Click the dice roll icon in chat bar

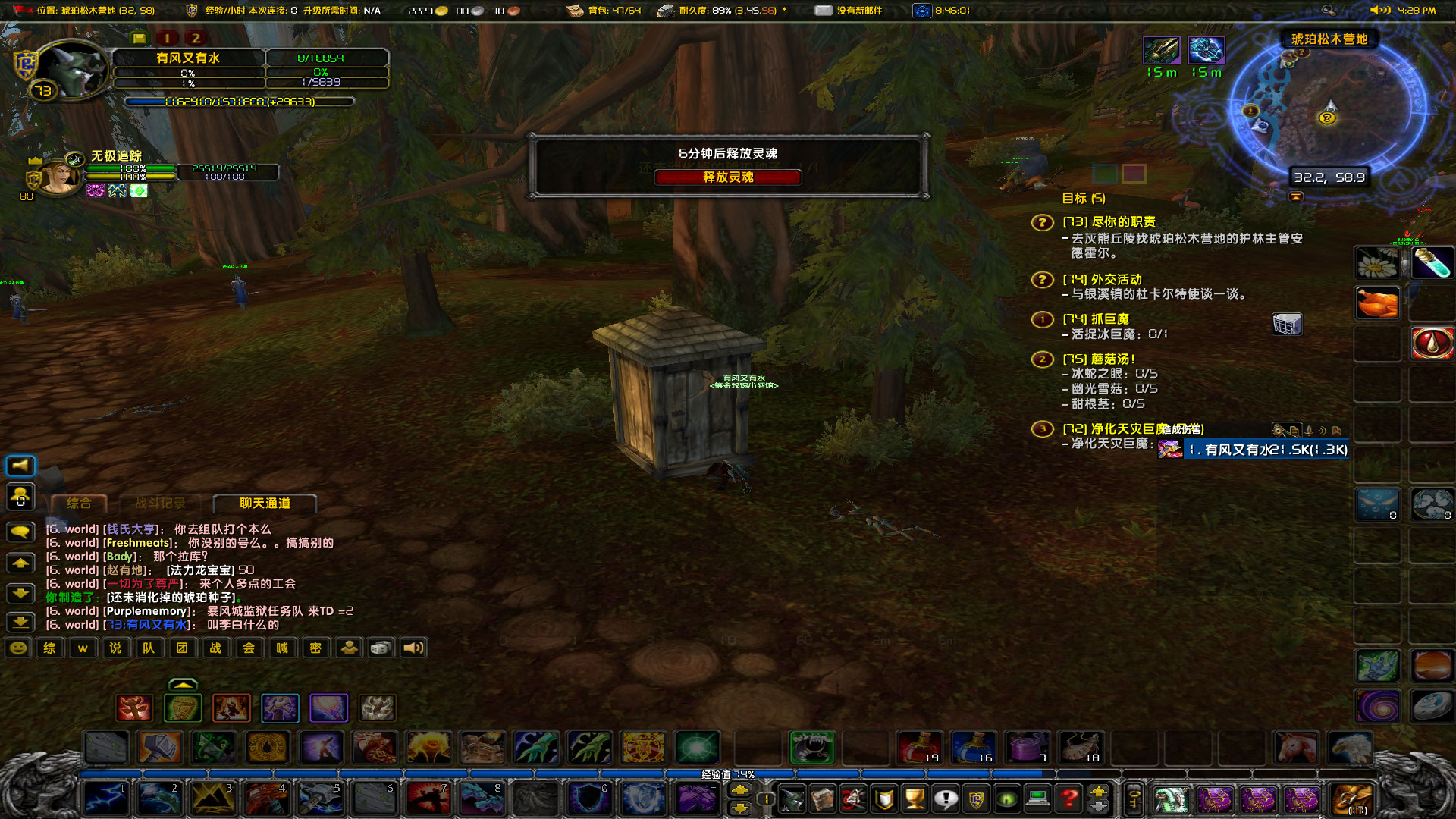[x=380, y=648]
